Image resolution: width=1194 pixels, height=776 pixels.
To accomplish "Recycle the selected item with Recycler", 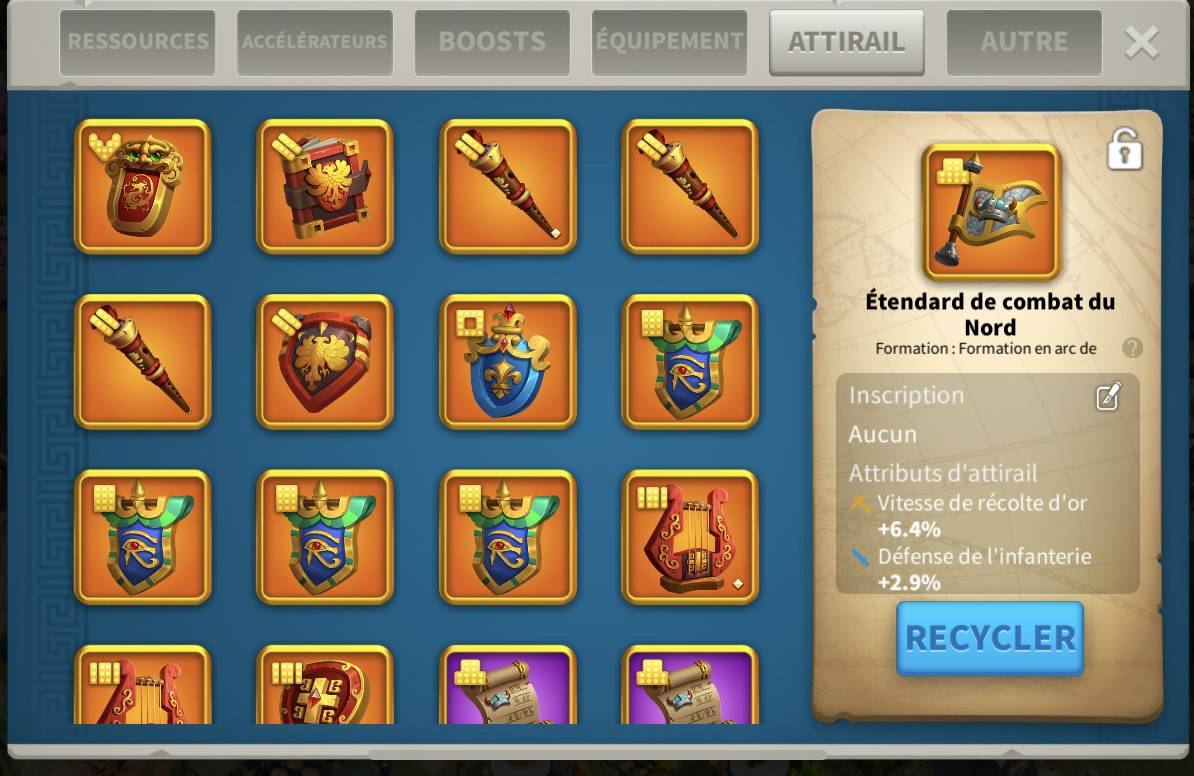I will [x=989, y=638].
